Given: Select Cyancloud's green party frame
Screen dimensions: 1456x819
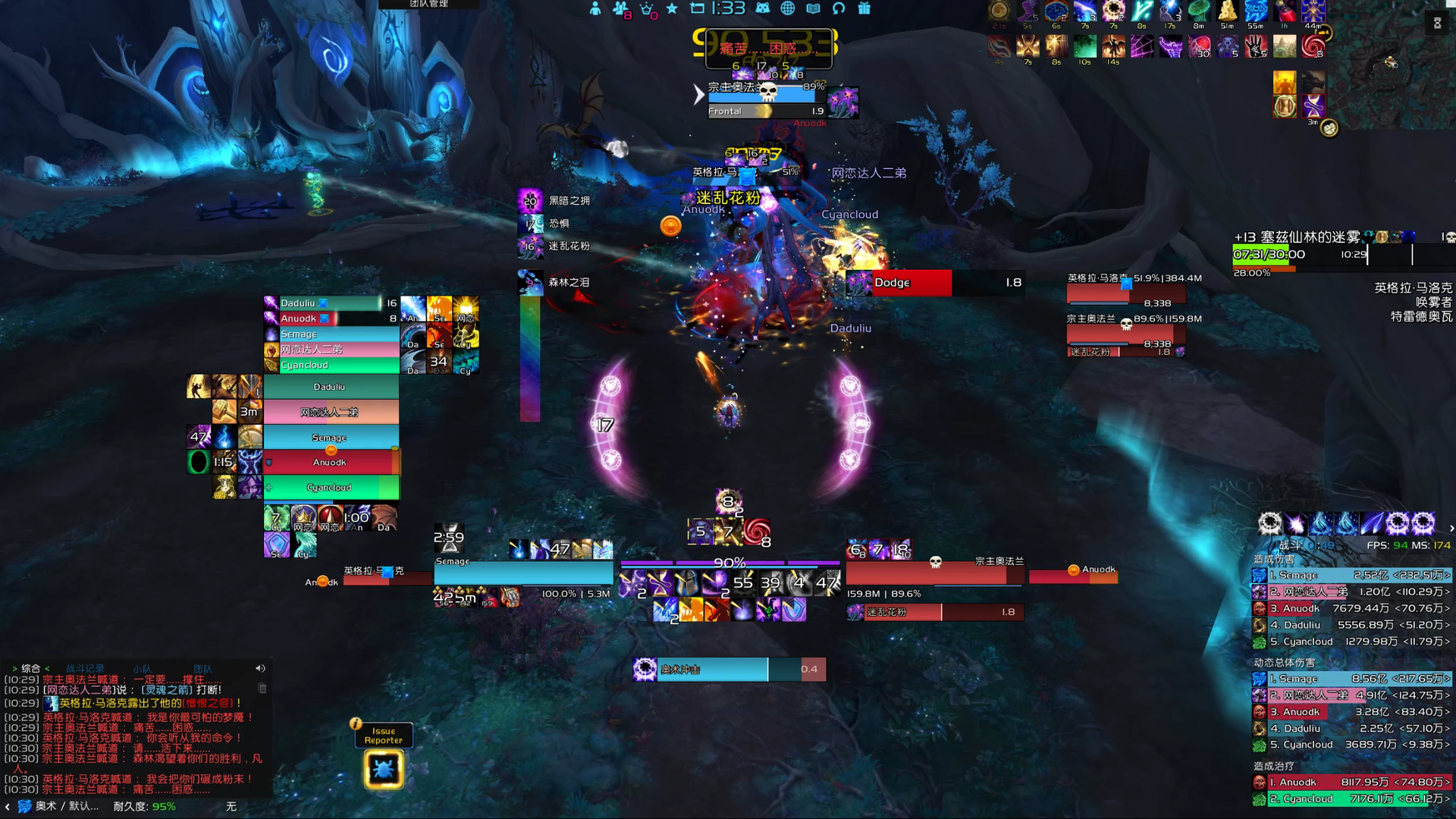Looking at the screenshot, I should click(331, 487).
